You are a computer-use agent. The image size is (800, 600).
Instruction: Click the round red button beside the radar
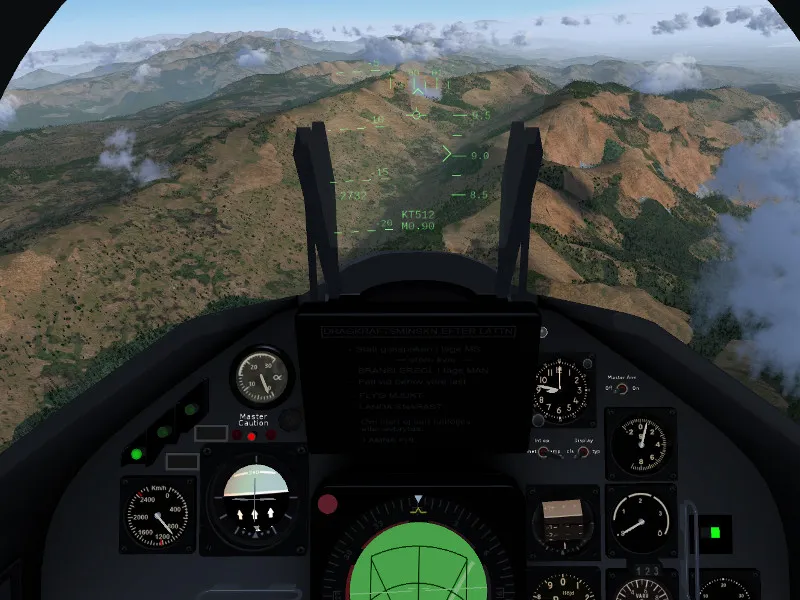coord(327,504)
